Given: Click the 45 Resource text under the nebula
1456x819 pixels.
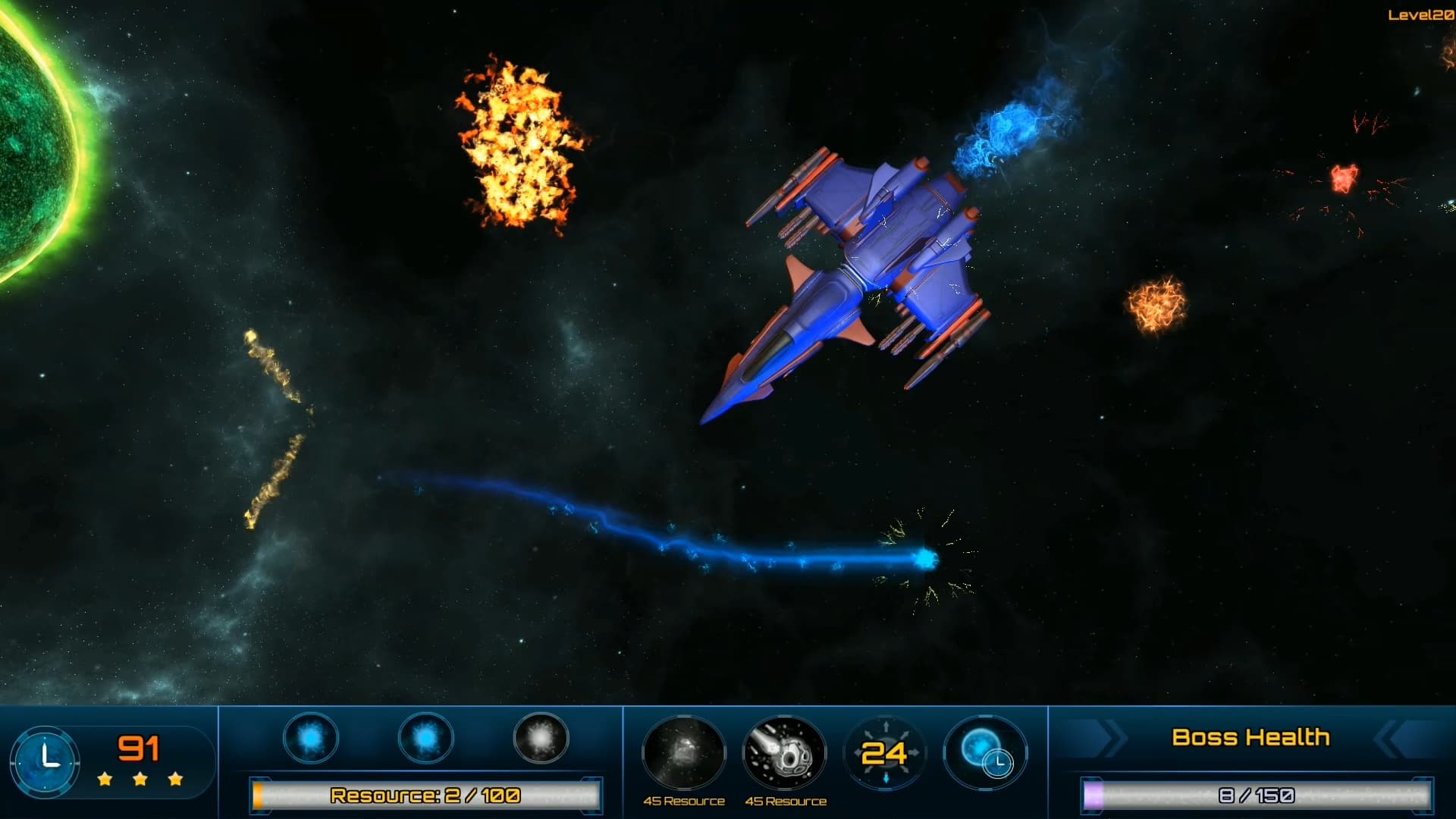Looking at the screenshot, I should click(x=685, y=799).
